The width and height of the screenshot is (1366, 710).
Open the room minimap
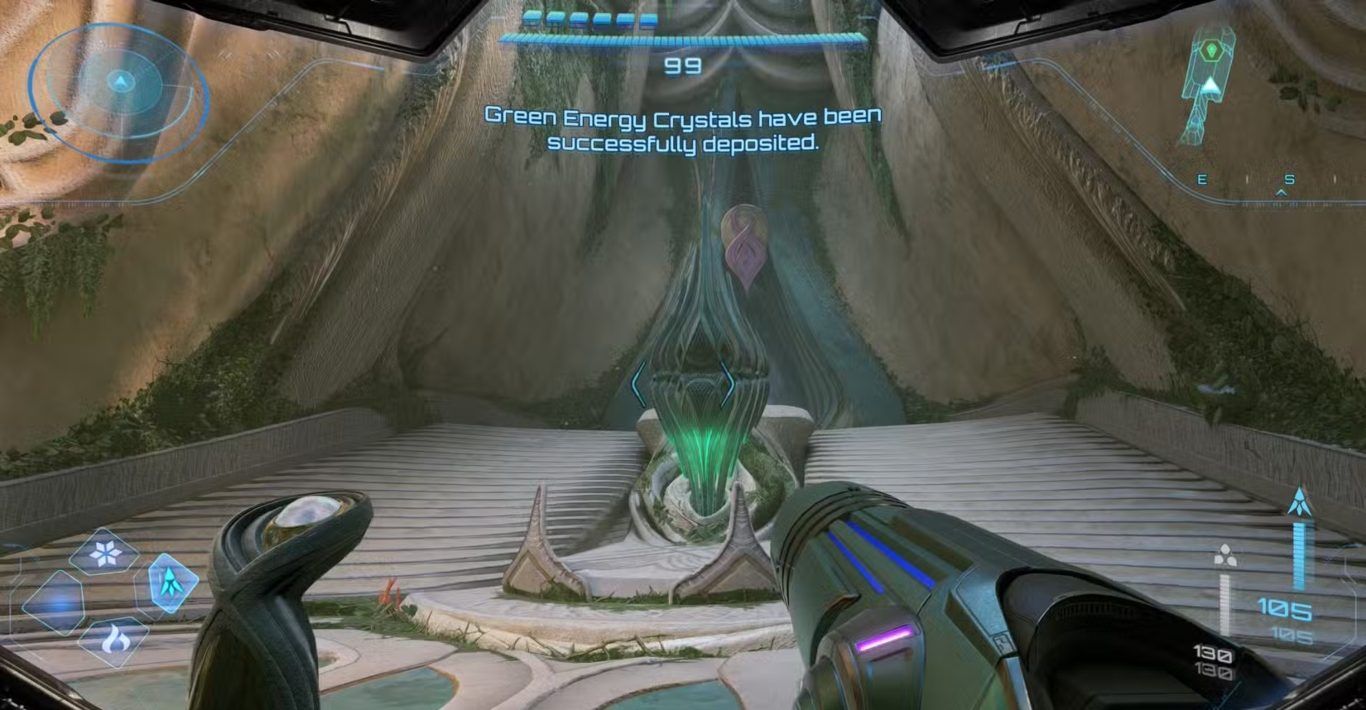click(1208, 87)
